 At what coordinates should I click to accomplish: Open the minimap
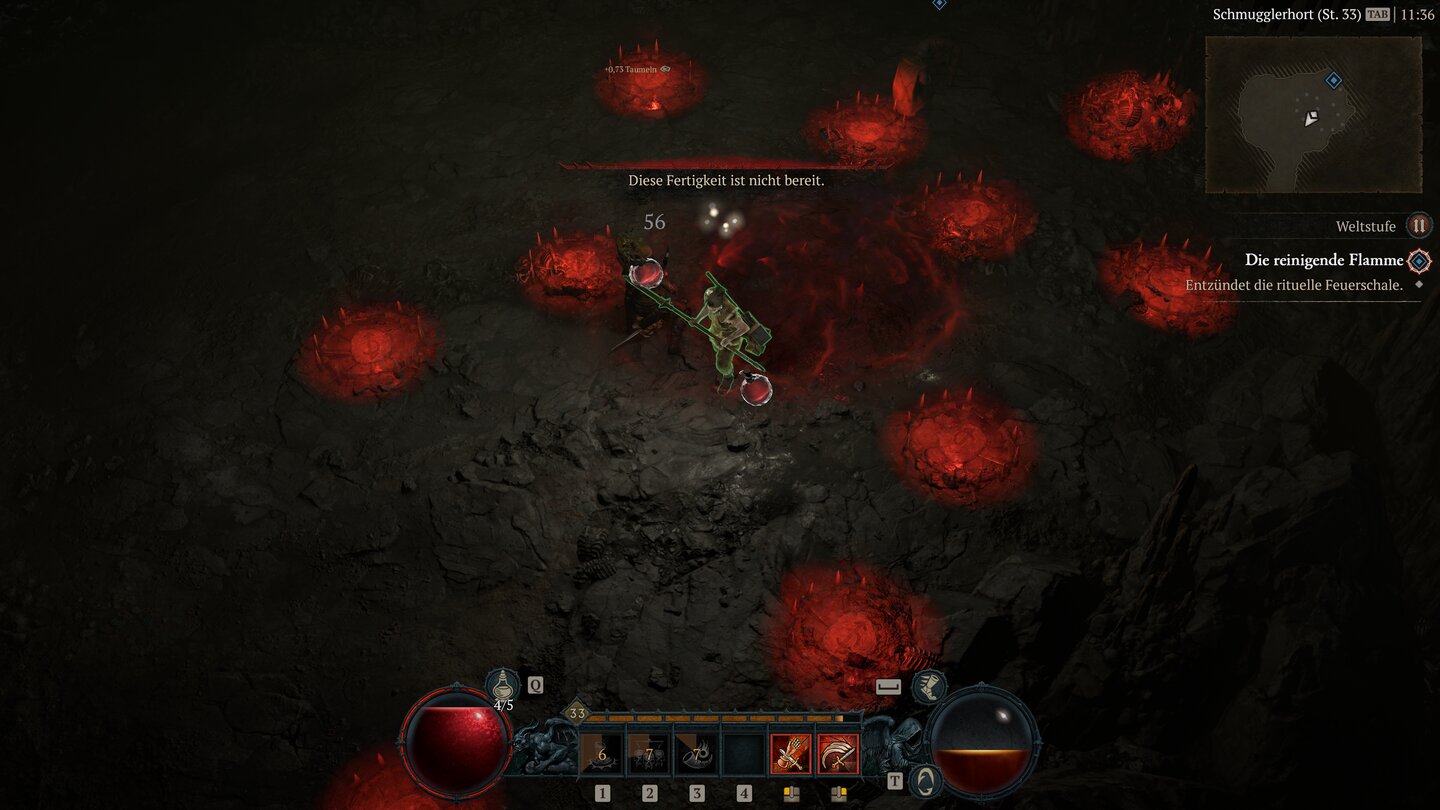pos(1312,115)
